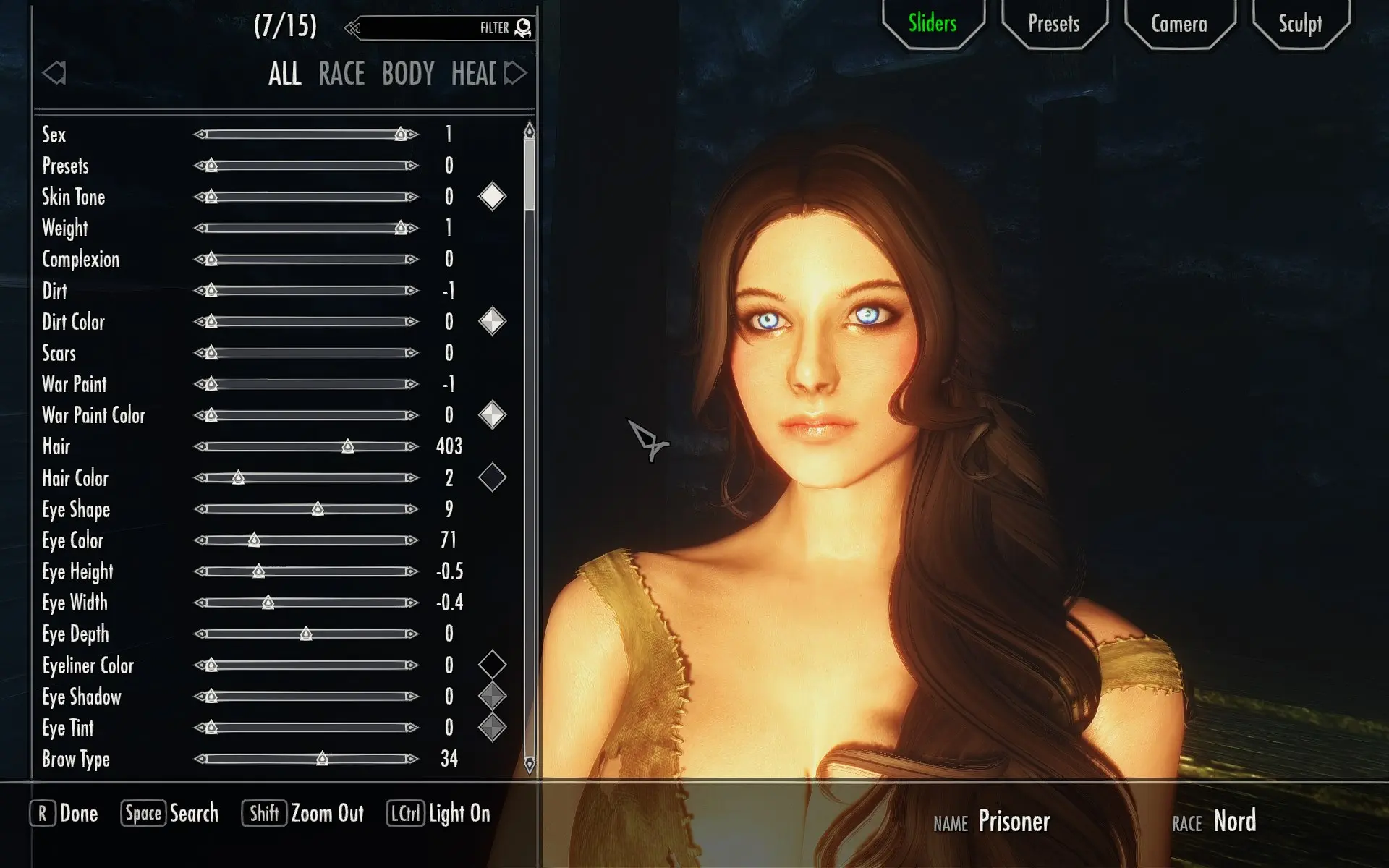Switch War Paint slider off position
This screenshot has height=868, width=1389.
coord(210,383)
